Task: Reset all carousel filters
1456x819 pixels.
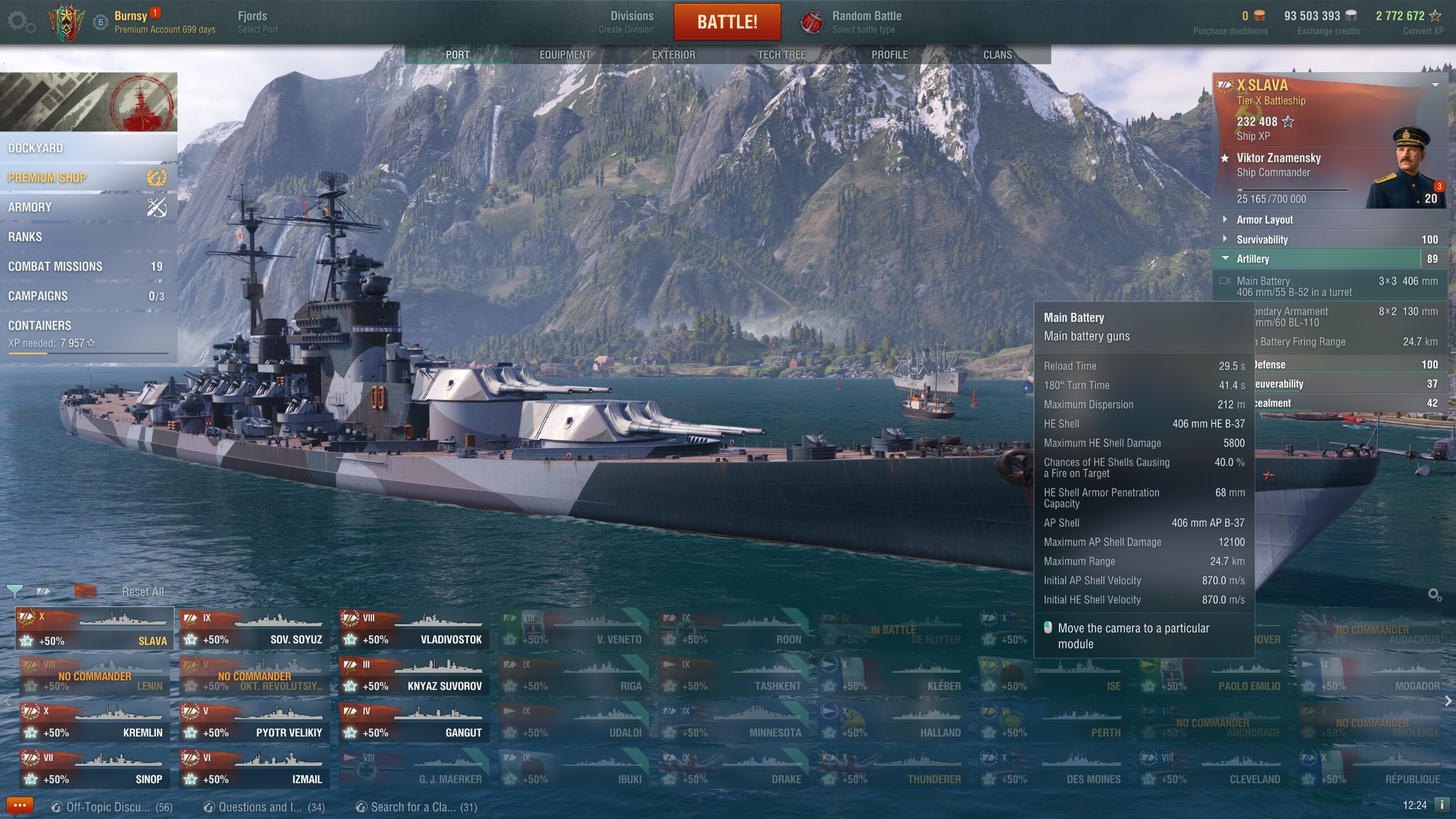Action: [143, 591]
